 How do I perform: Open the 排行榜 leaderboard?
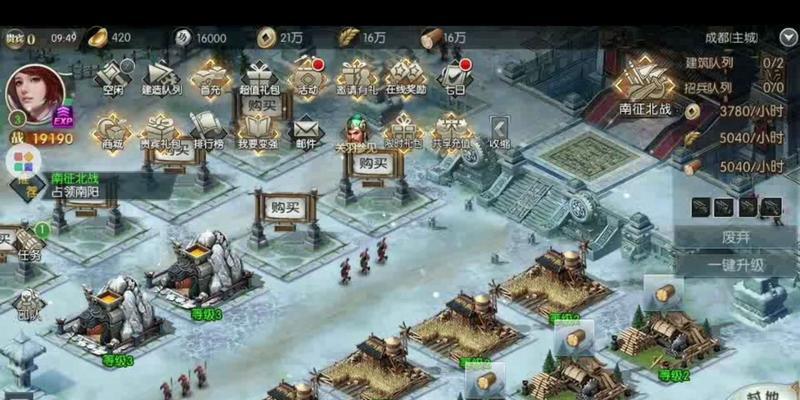(x=210, y=130)
